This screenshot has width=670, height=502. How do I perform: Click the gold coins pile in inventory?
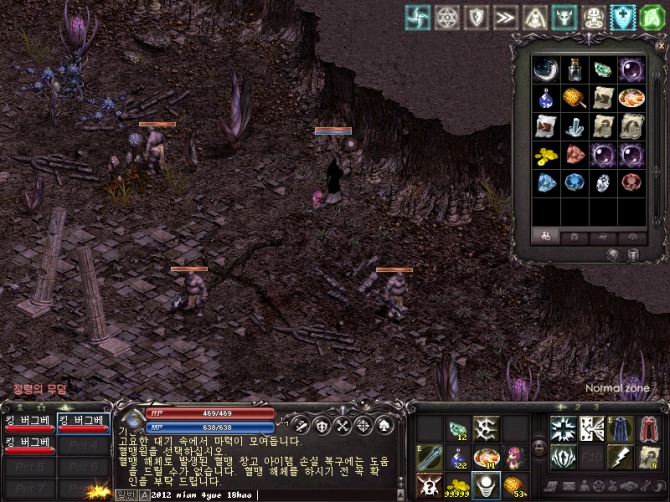pyautogui.click(x=545, y=155)
